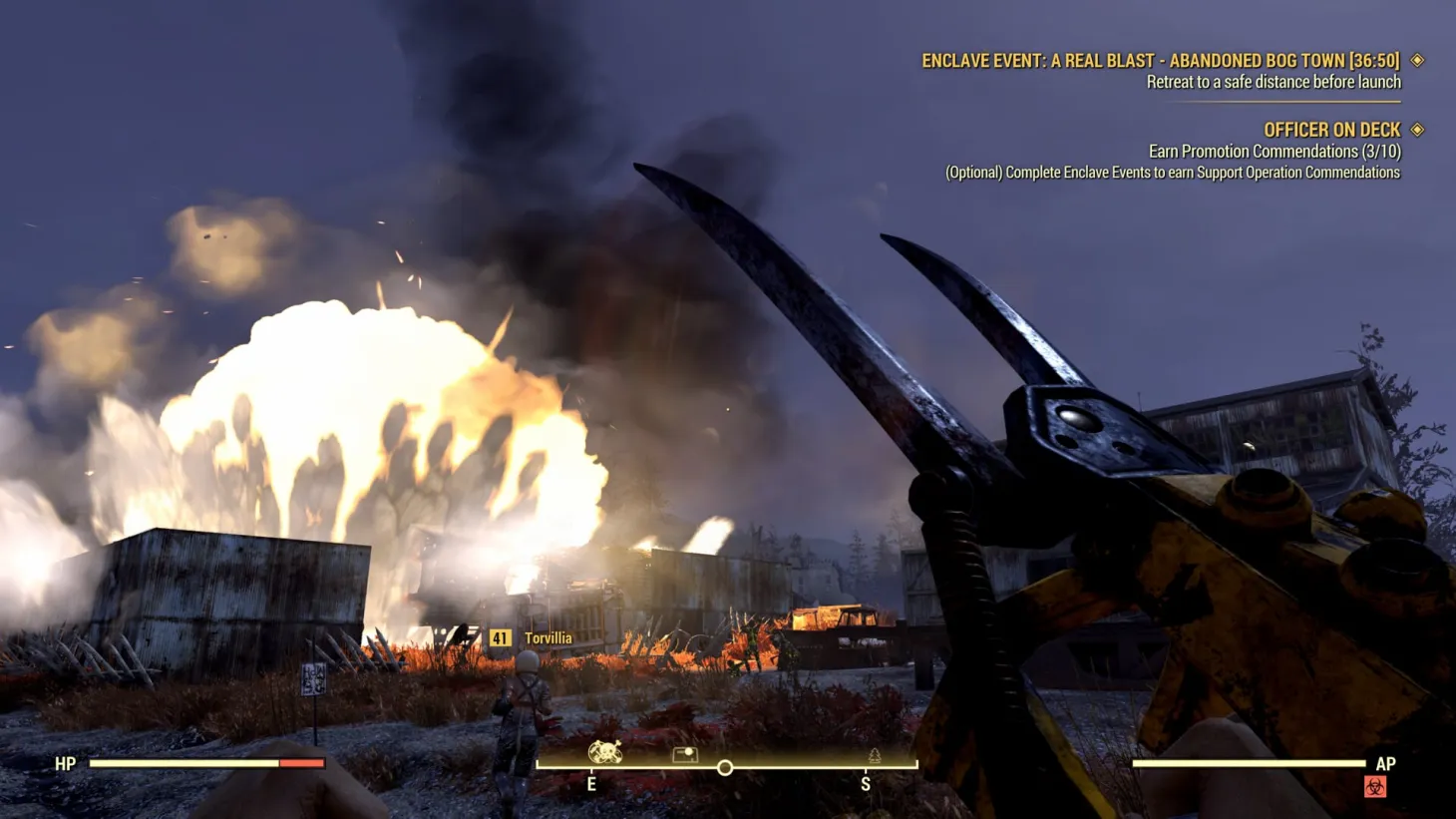Select the tree-shaped marker on the compass
The width and height of the screenshot is (1456, 819).
[872, 756]
